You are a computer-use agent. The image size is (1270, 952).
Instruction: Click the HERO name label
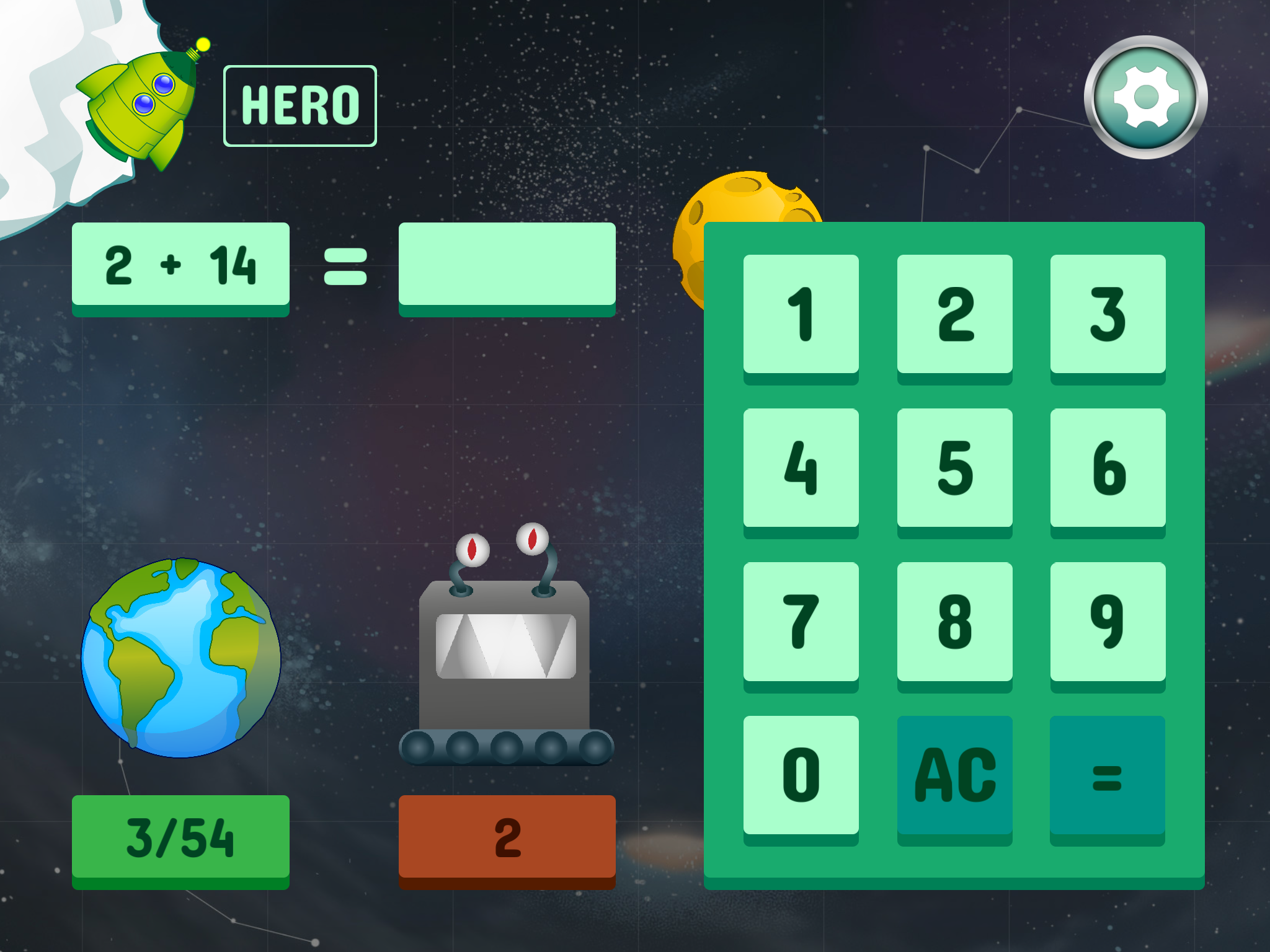300,104
